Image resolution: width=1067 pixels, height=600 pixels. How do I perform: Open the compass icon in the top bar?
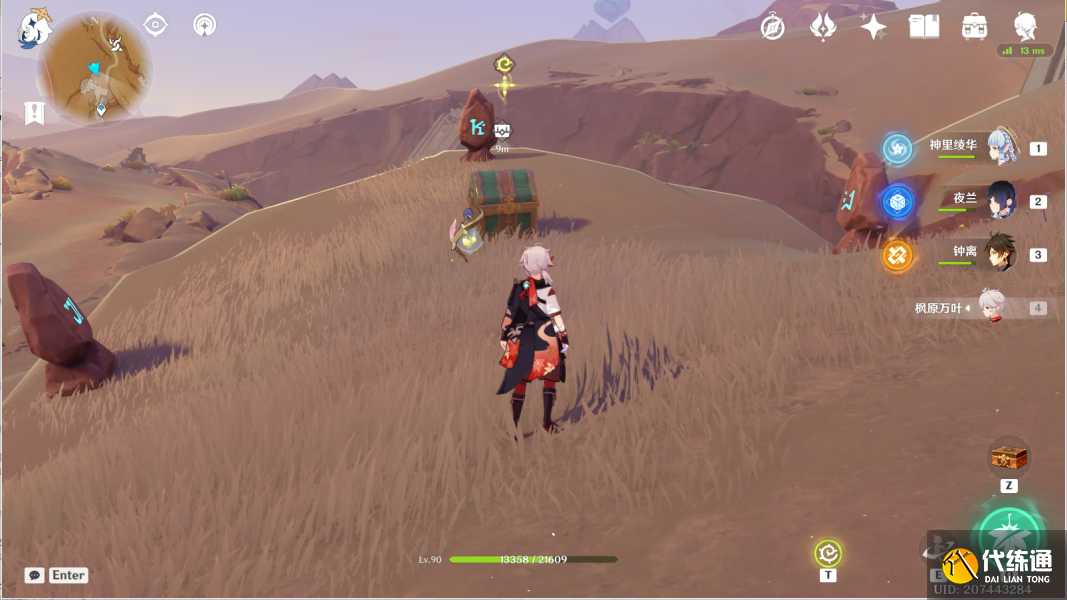(x=772, y=27)
